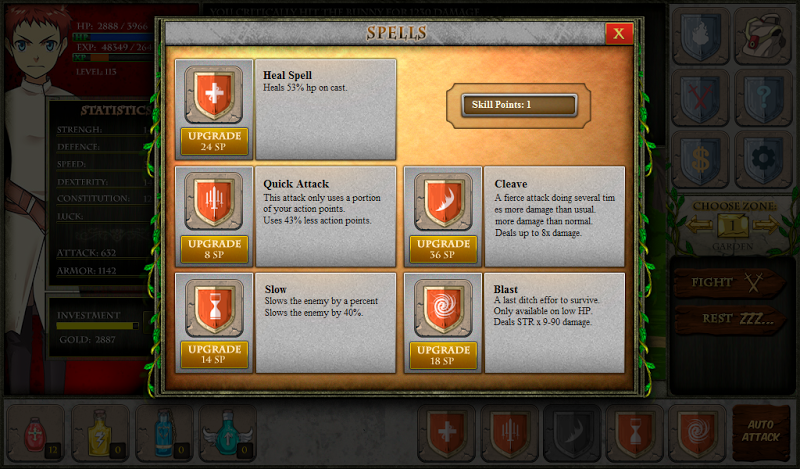Open the question mark help icon

click(764, 96)
